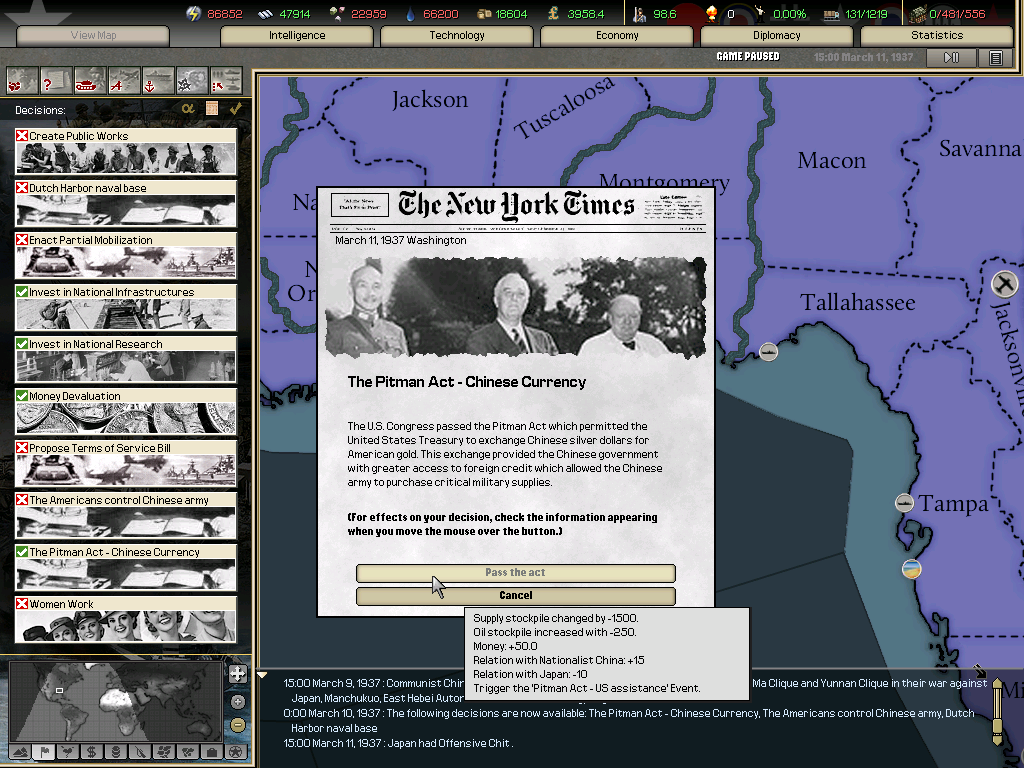Screen dimensions: 1024x768
Task: Go to the Diplomacy tab
Action: click(x=777, y=36)
